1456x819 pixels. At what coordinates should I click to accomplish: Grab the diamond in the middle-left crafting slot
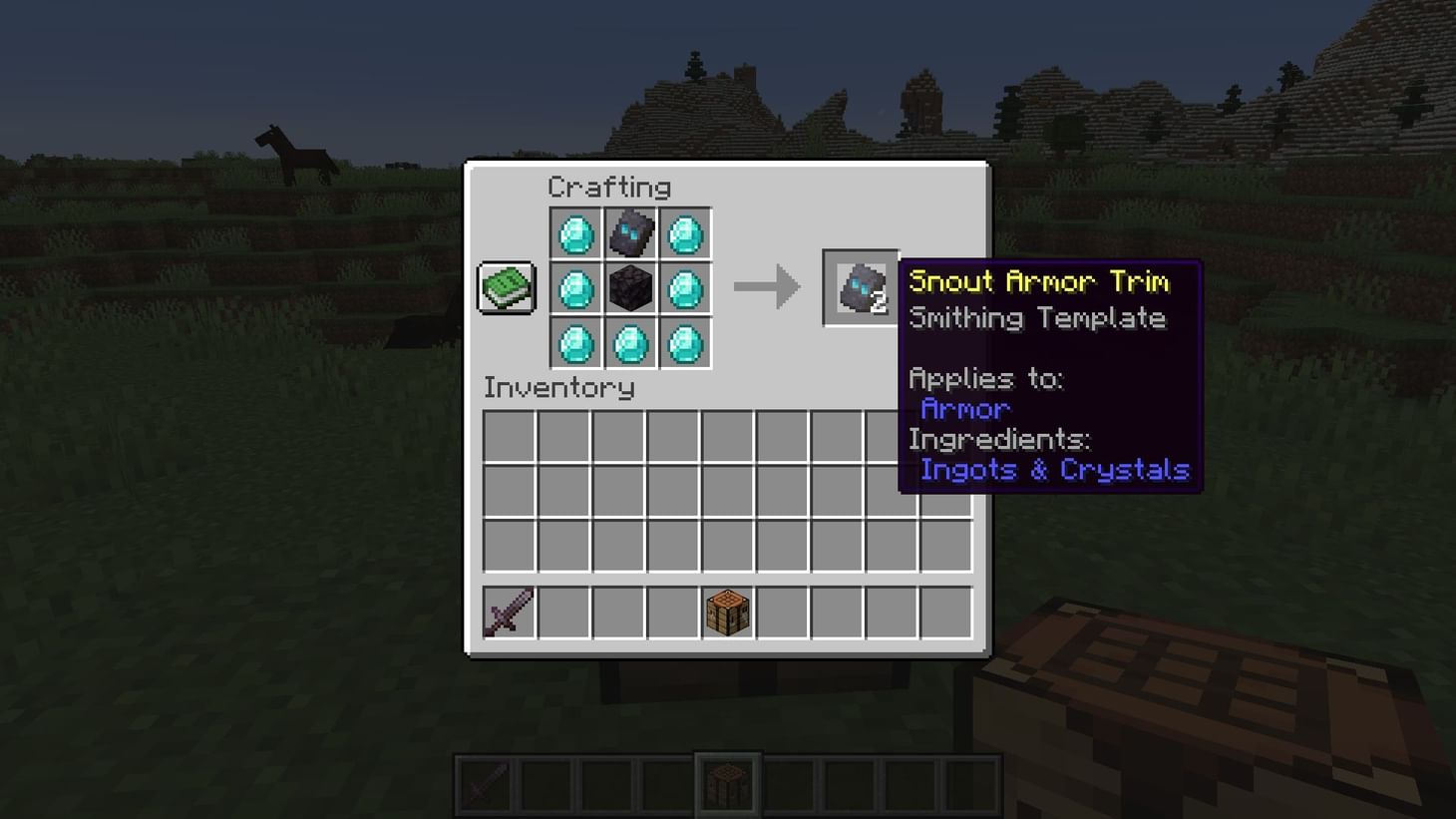(x=575, y=289)
